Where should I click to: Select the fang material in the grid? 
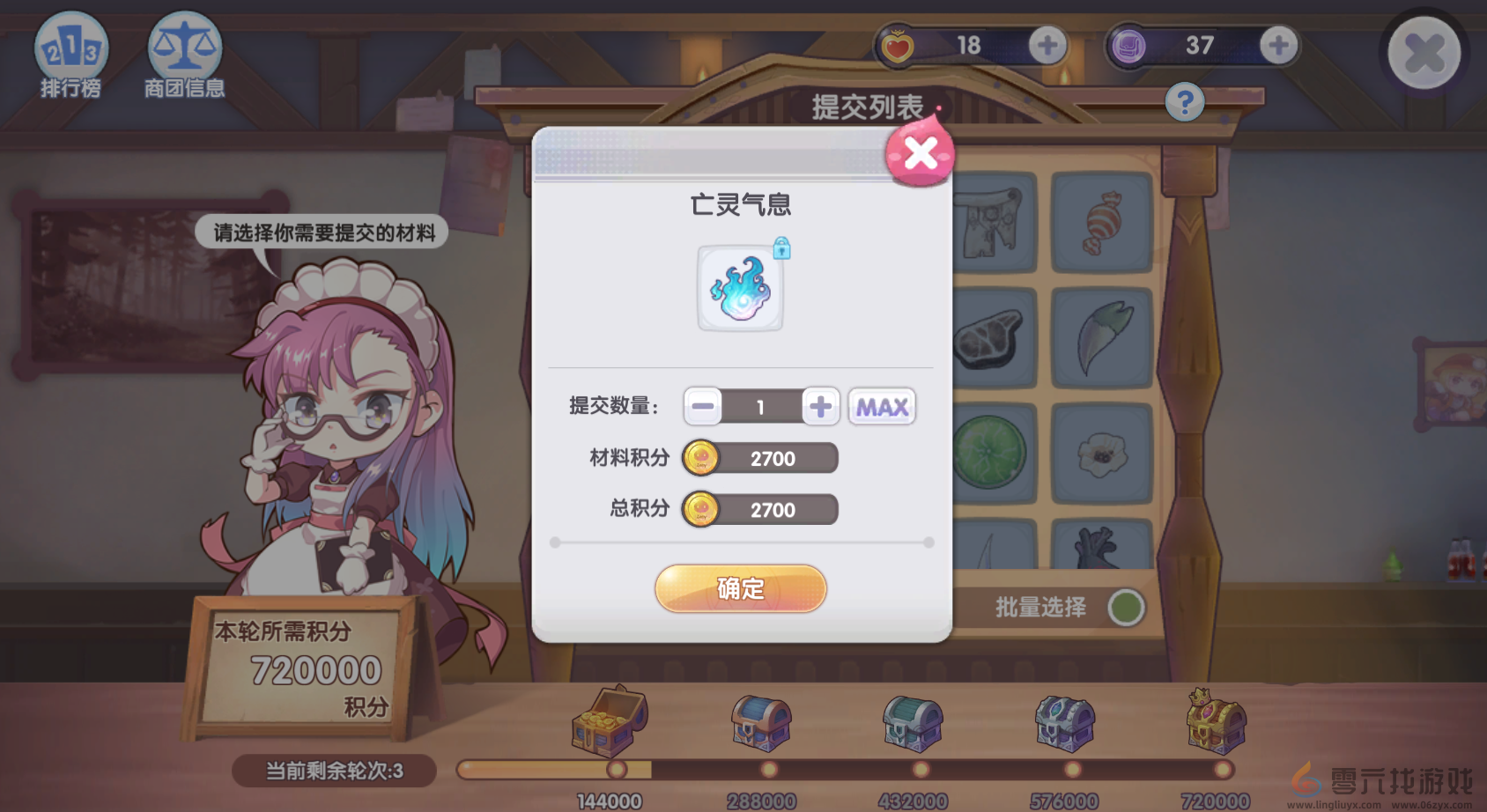(x=1099, y=337)
